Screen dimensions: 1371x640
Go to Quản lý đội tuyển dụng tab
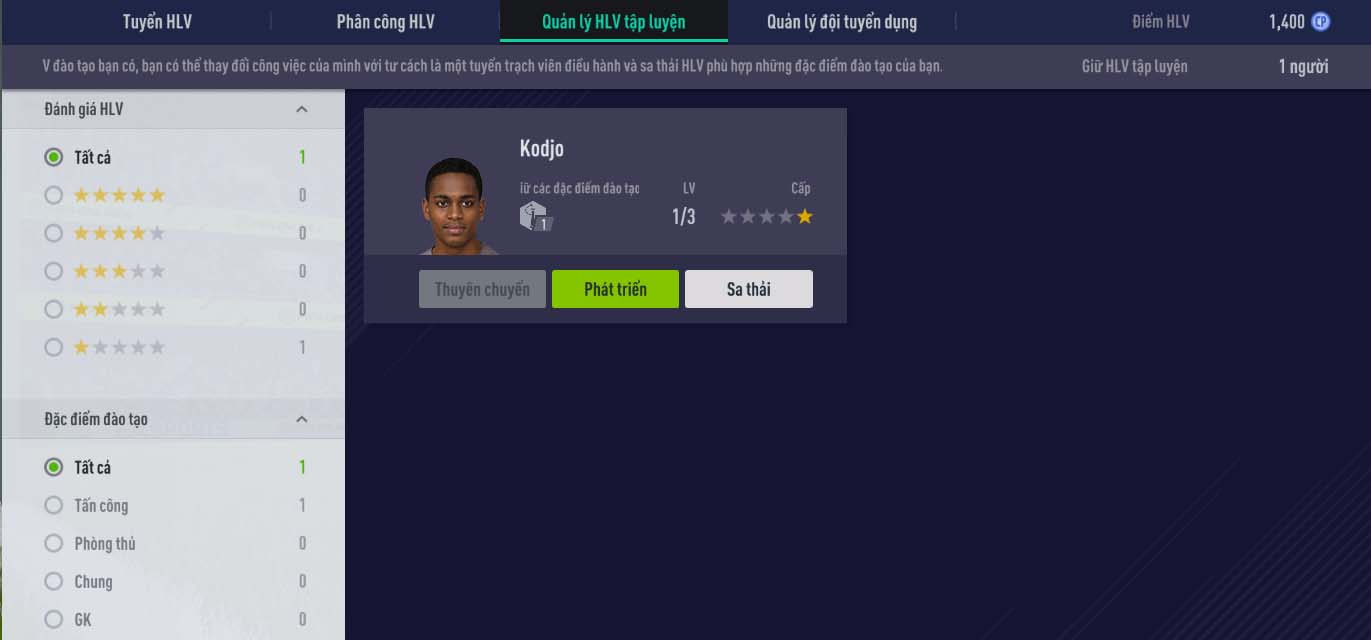841,22
